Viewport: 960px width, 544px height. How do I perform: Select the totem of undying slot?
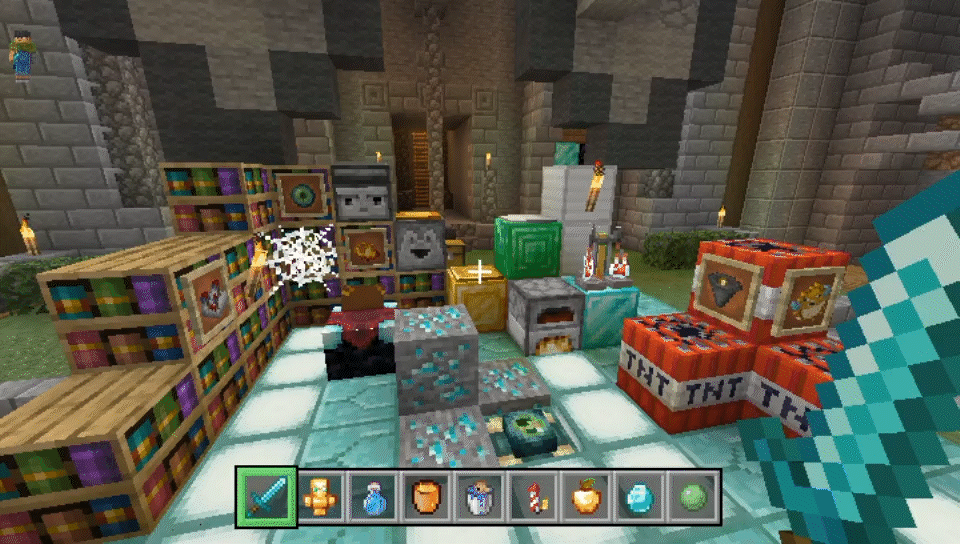(319, 496)
